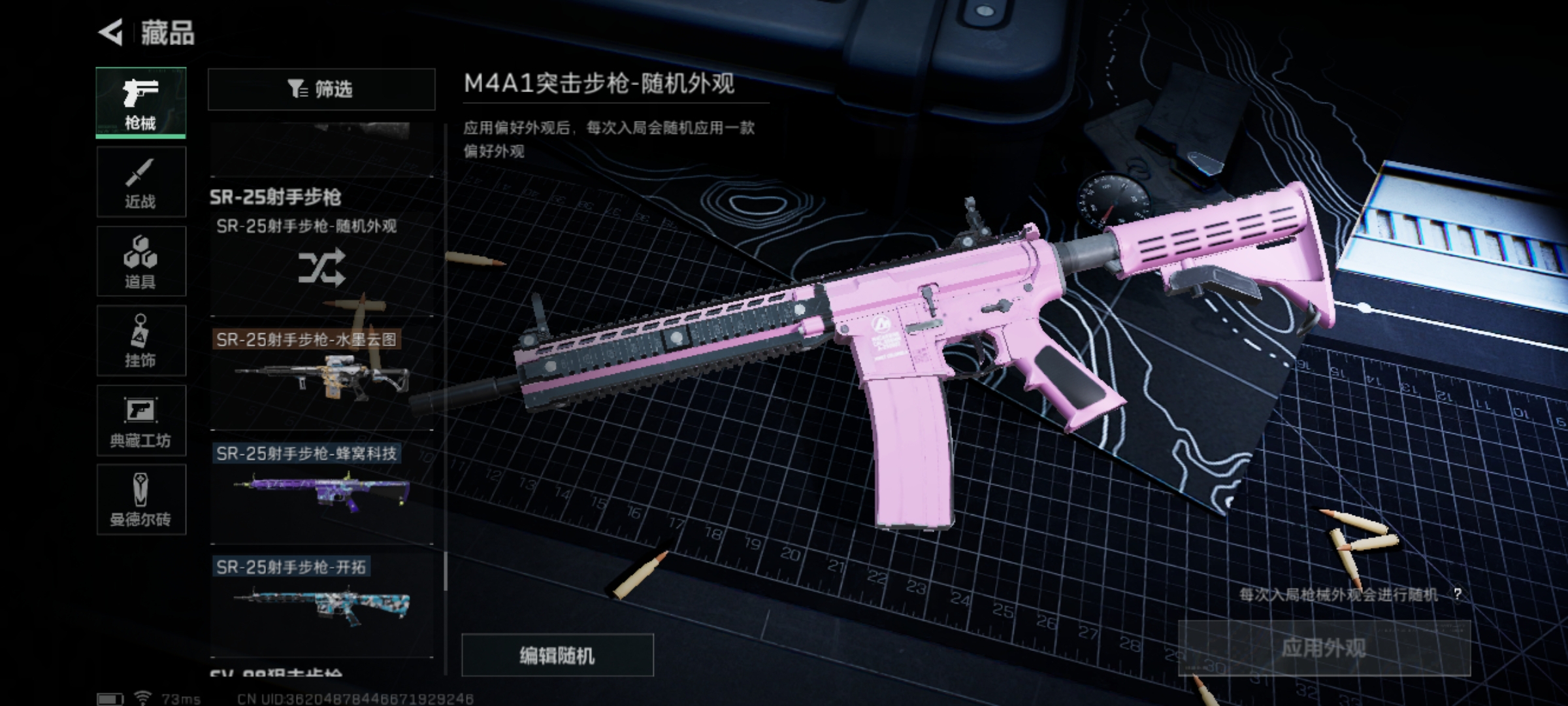The height and width of the screenshot is (706, 1568).
Task: Switch to the 枪械 firearms tab
Action: click(x=140, y=103)
